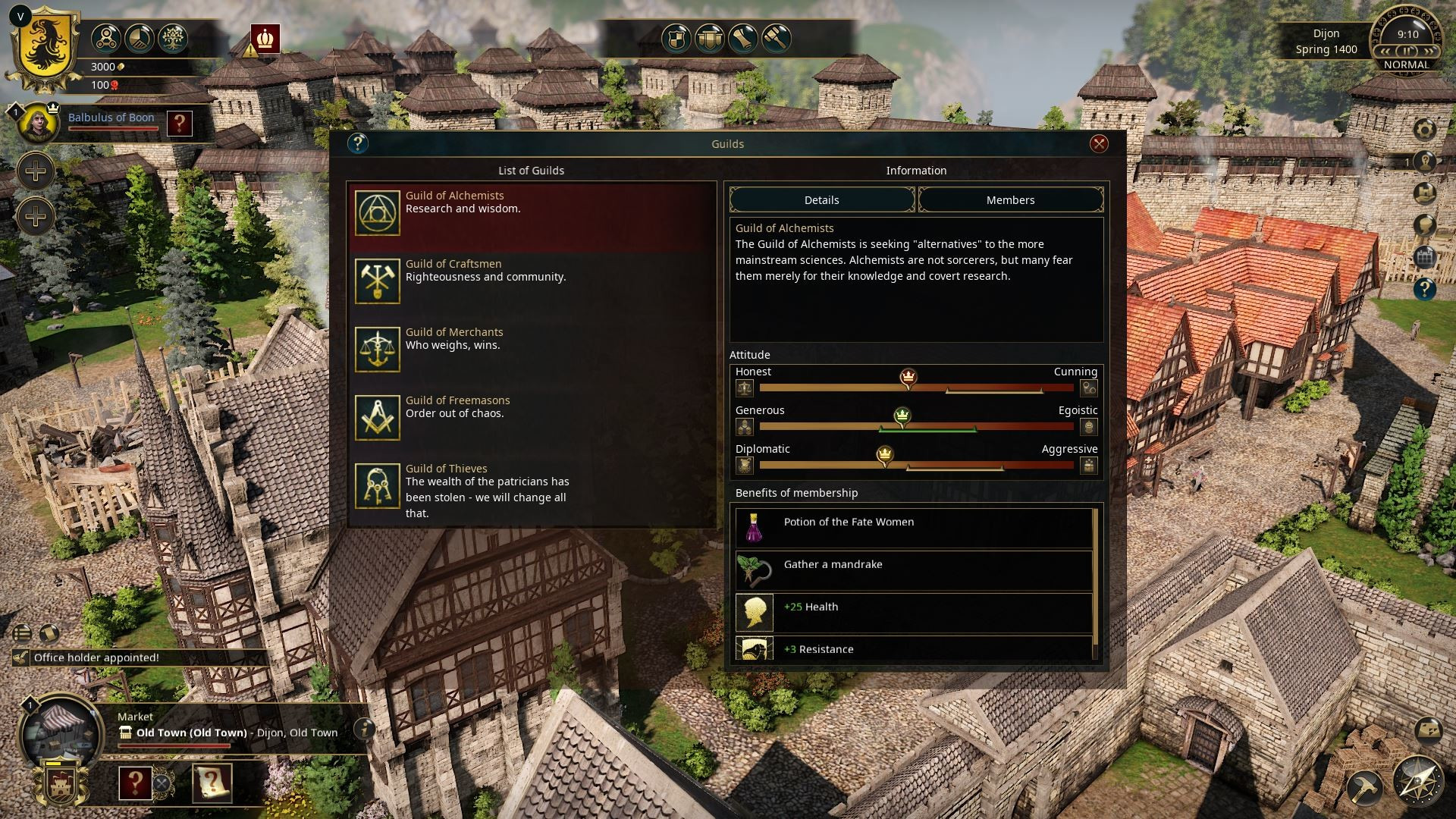The image size is (1456, 819).
Task: Close the Guilds window
Action: pos(1098,144)
